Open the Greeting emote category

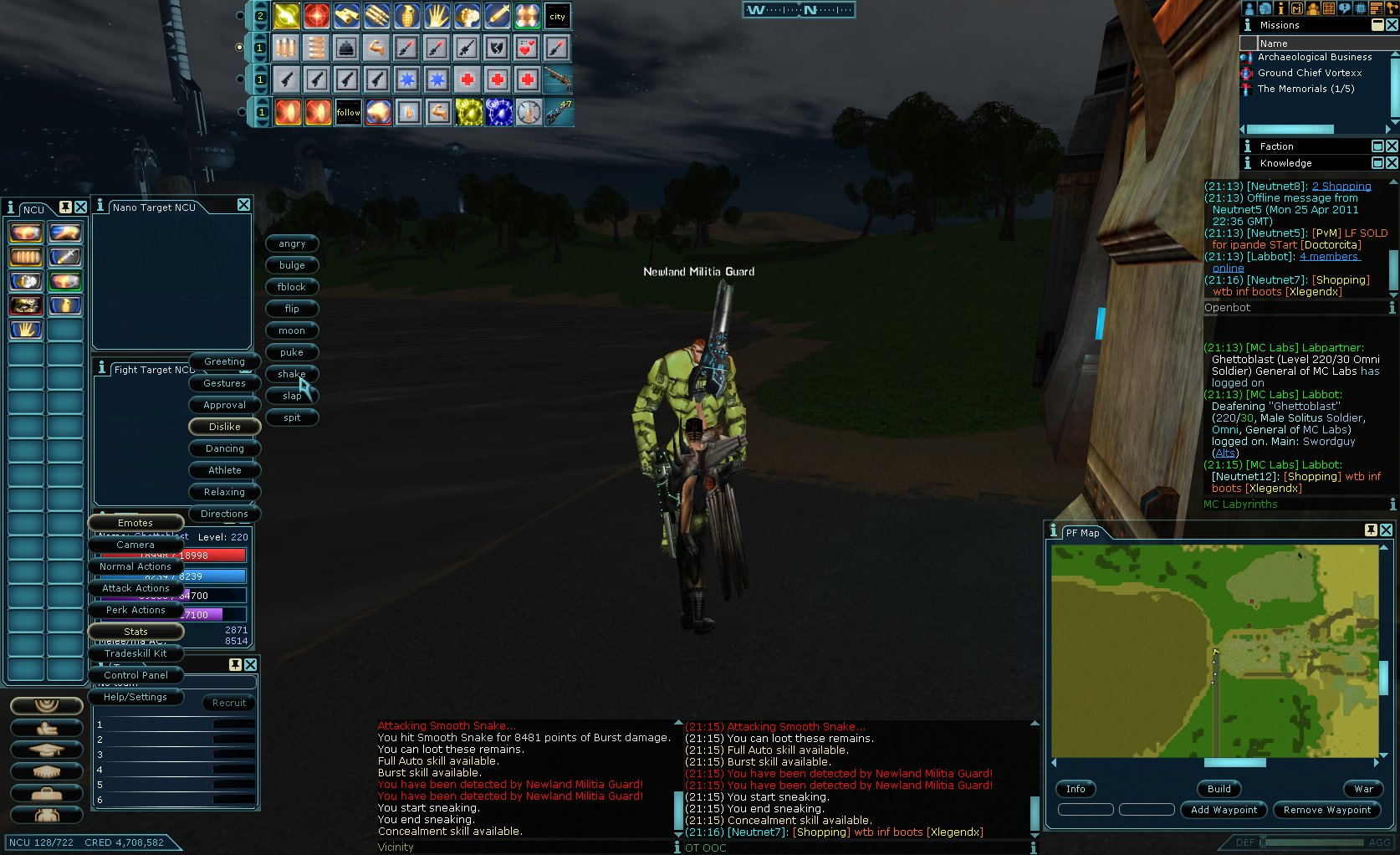(x=225, y=361)
